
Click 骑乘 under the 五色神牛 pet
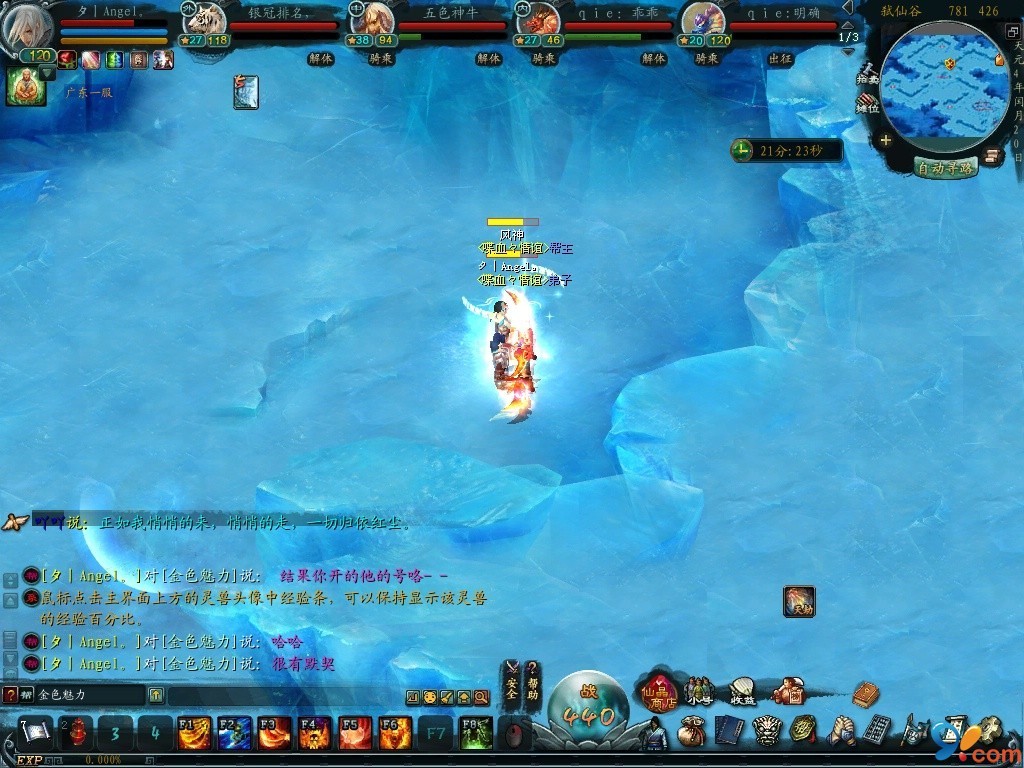pyautogui.click(x=381, y=59)
